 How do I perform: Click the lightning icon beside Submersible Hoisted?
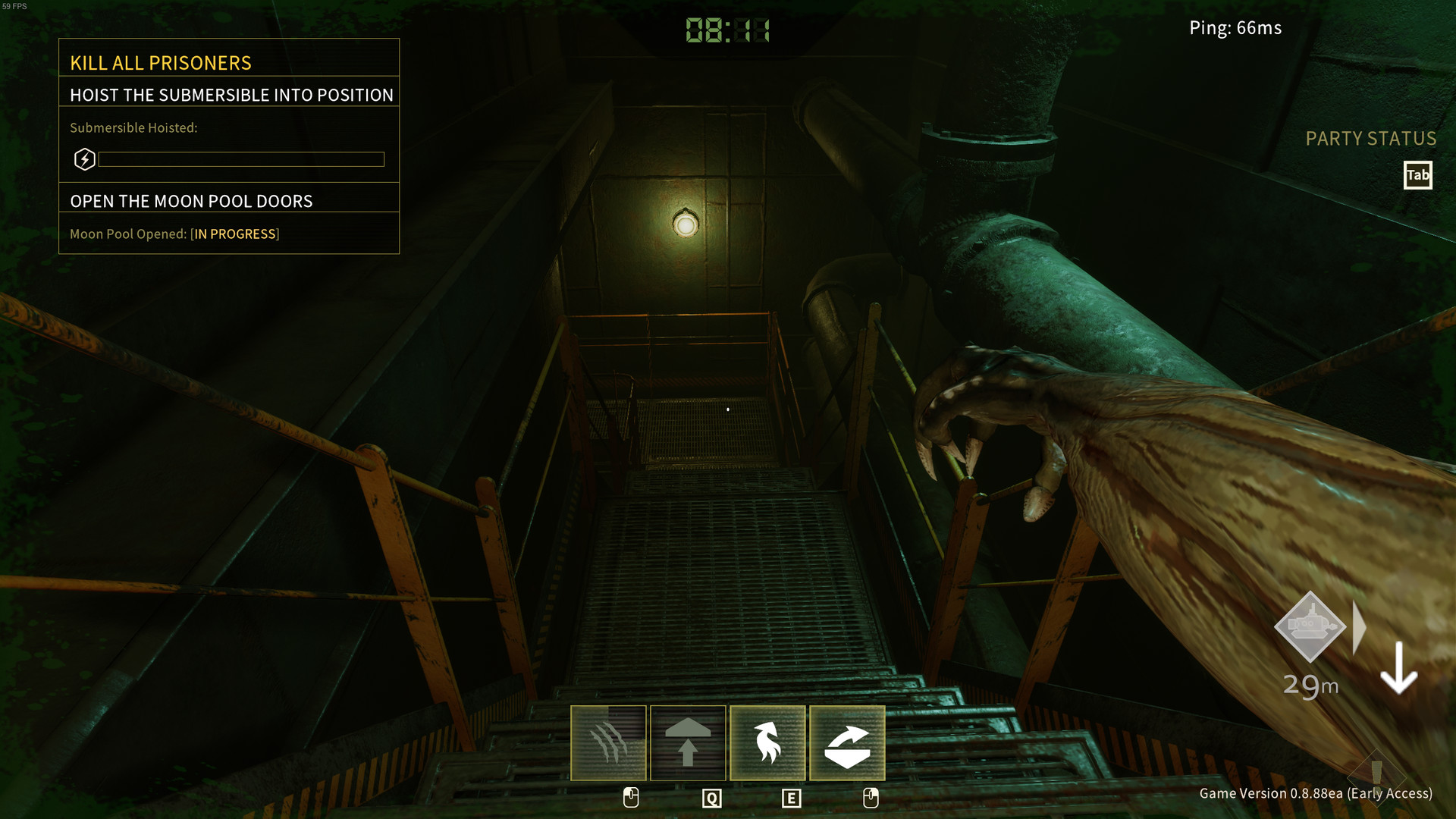[85, 159]
